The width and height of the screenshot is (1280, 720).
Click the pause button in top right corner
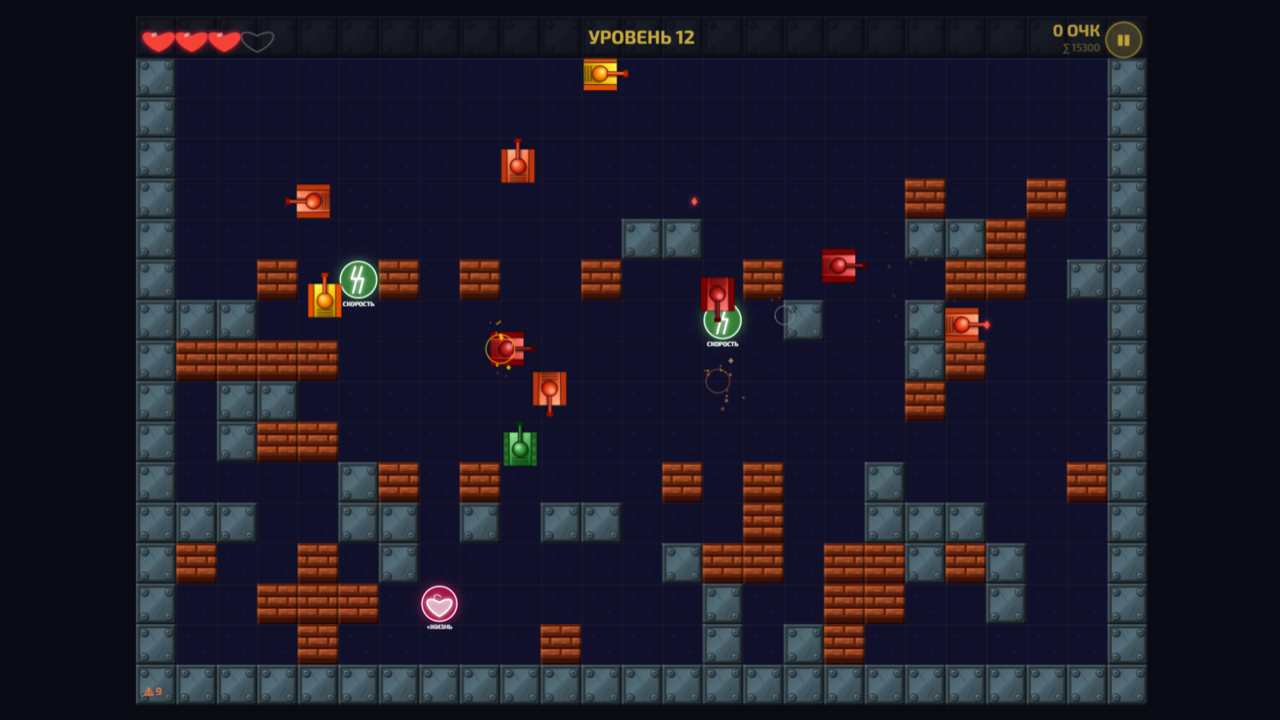[1122, 40]
